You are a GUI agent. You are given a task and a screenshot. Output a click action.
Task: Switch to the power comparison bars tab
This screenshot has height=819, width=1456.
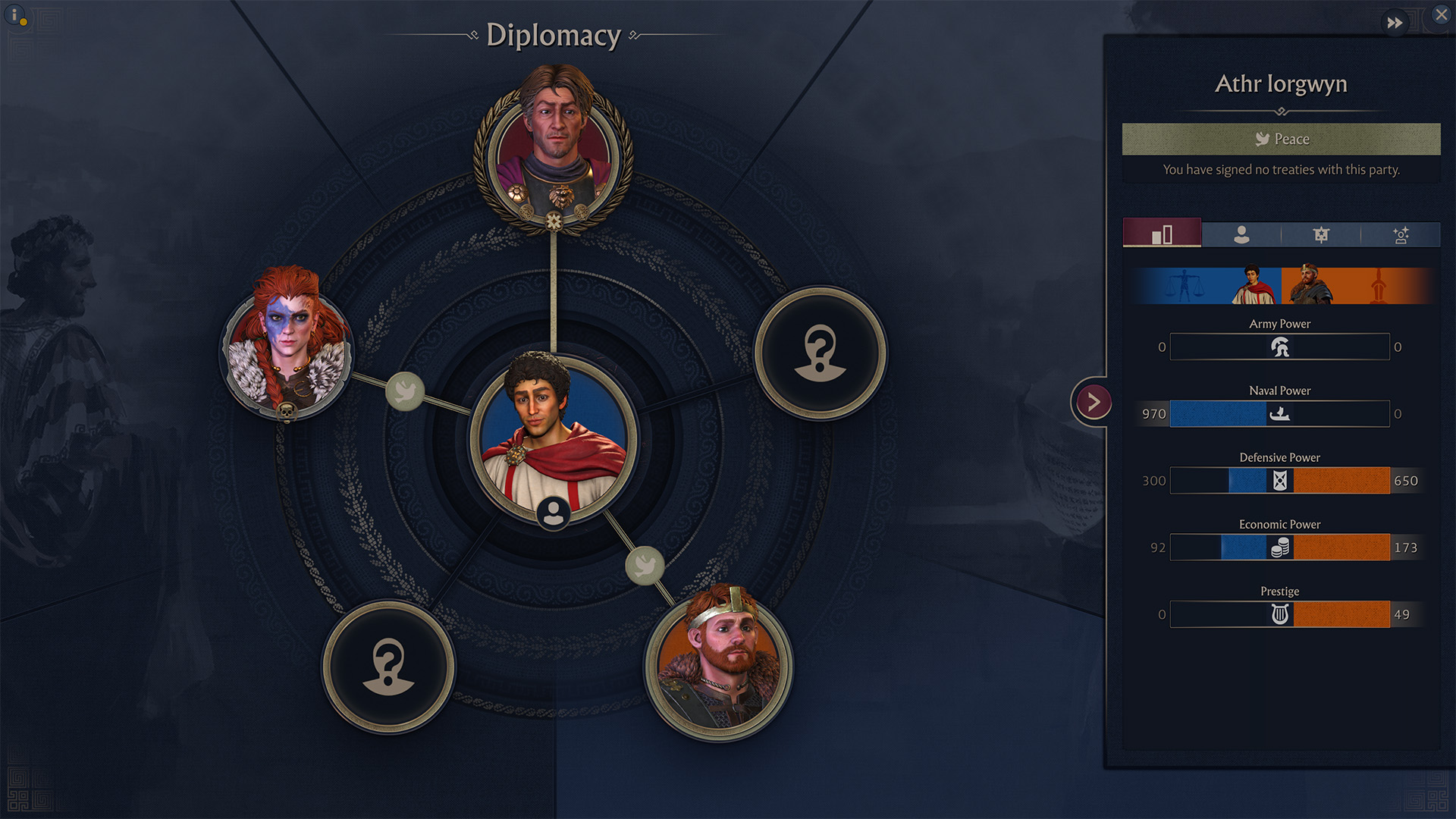point(1162,234)
